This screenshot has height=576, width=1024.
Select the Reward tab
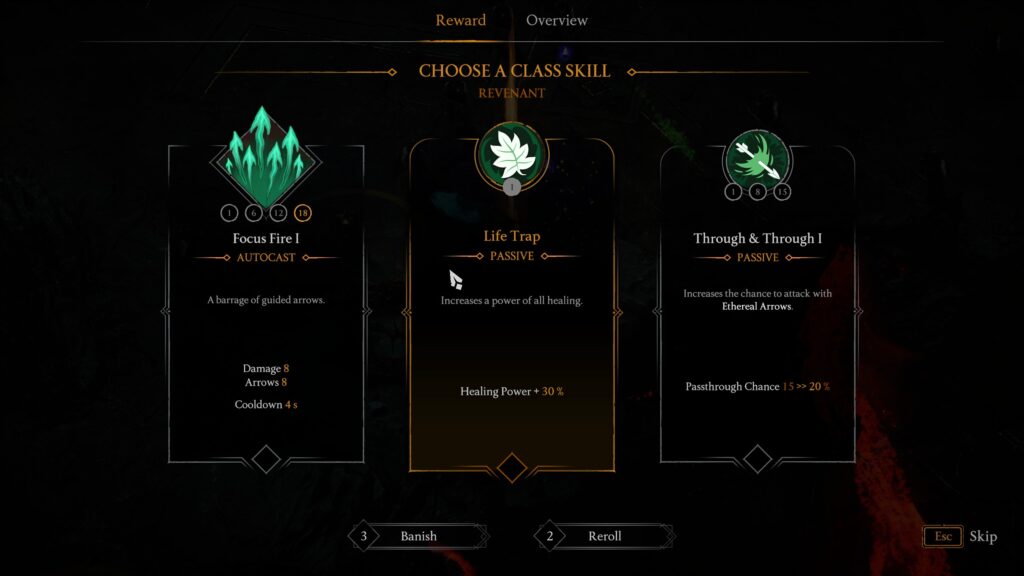460,20
